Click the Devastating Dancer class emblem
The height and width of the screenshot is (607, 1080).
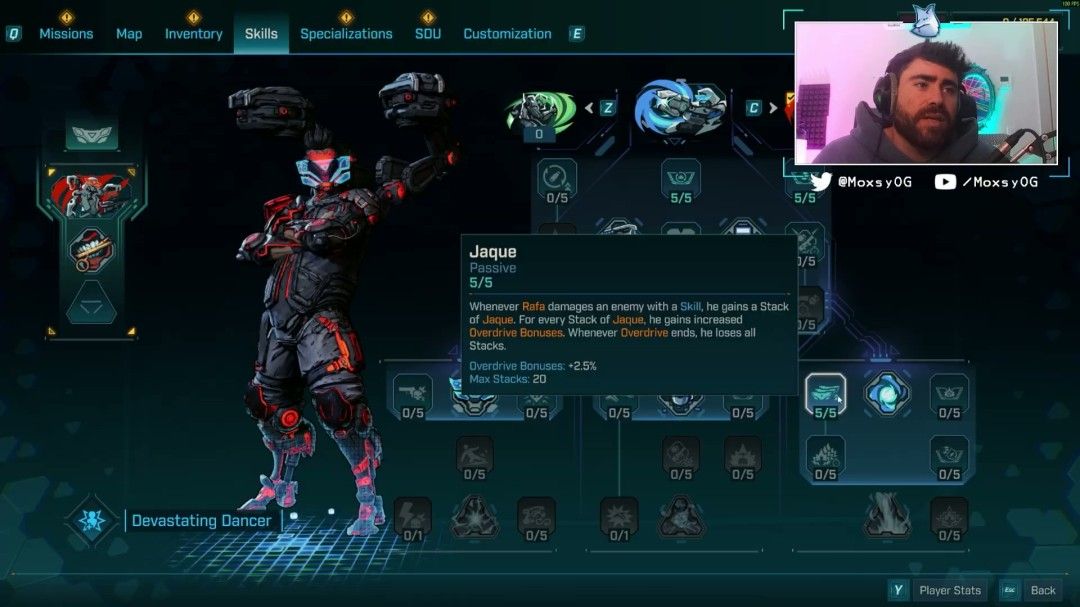[92, 521]
